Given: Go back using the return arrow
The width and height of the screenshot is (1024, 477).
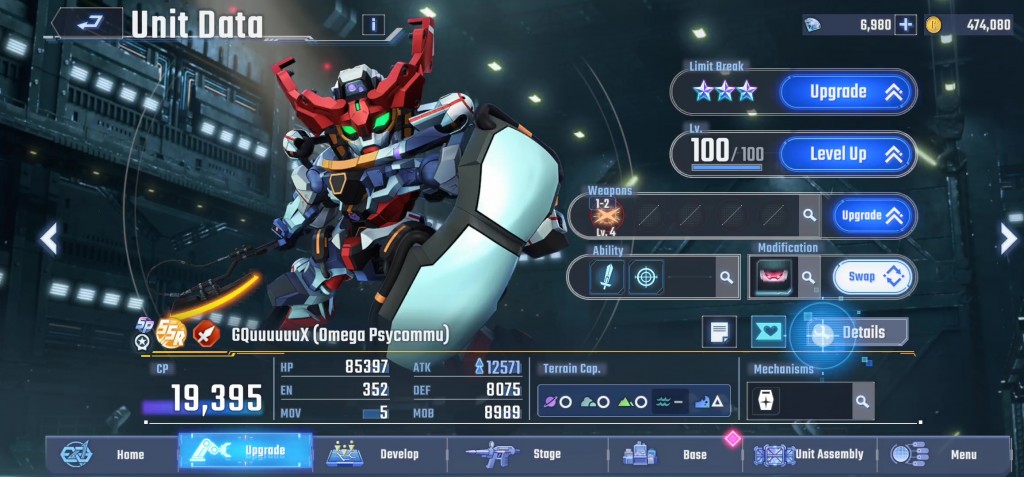Looking at the screenshot, I should coord(87,23).
